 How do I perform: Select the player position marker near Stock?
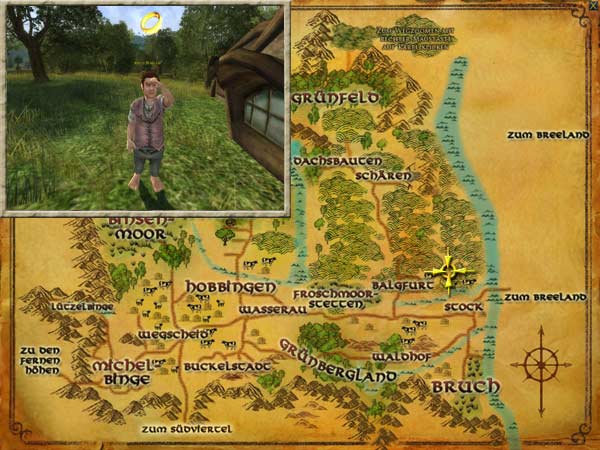[449, 271]
